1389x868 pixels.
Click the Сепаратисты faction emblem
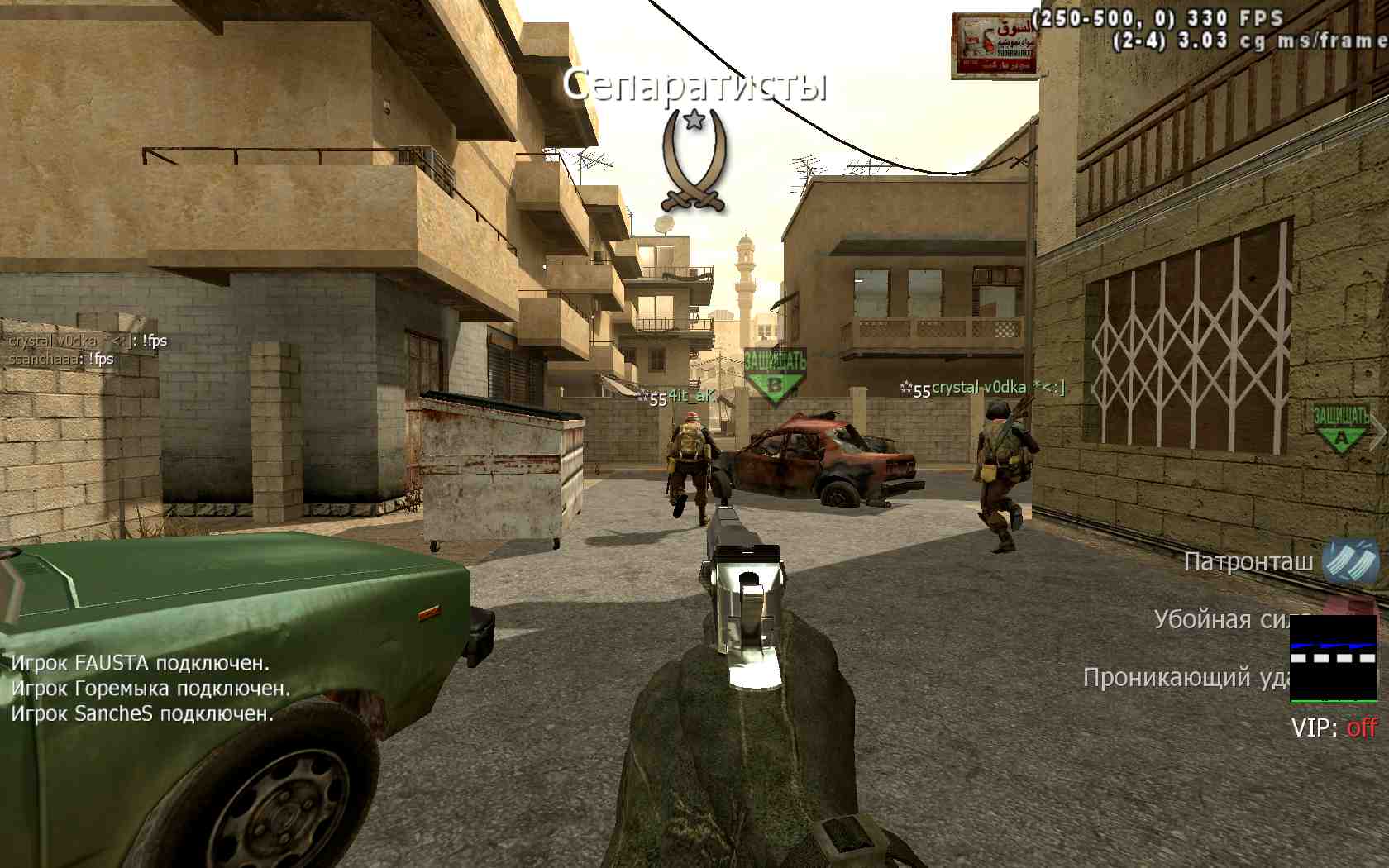[x=694, y=160]
